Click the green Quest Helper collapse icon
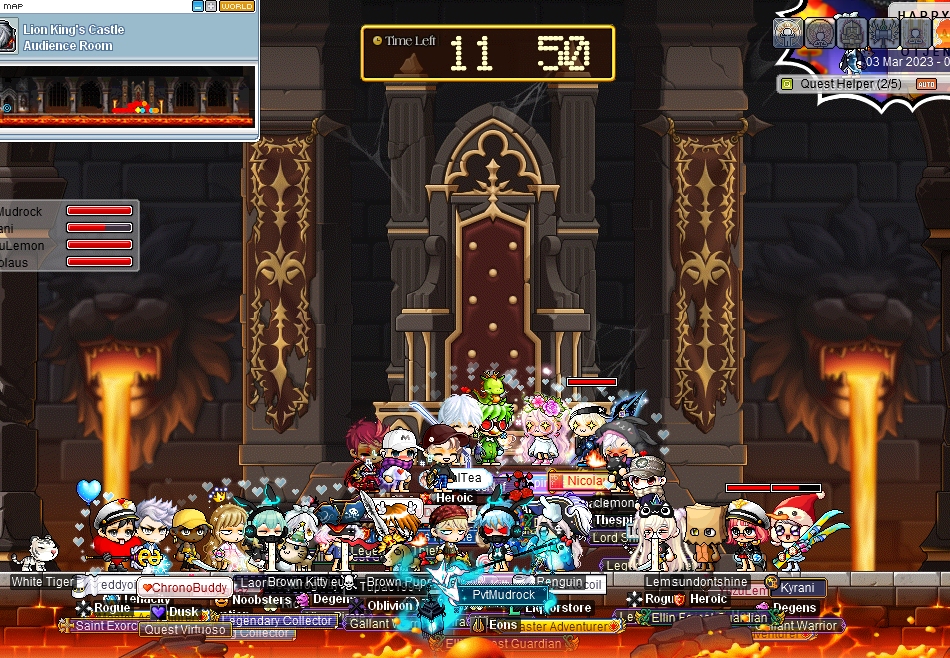This screenshot has width=950, height=658. (x=787, y=84)
